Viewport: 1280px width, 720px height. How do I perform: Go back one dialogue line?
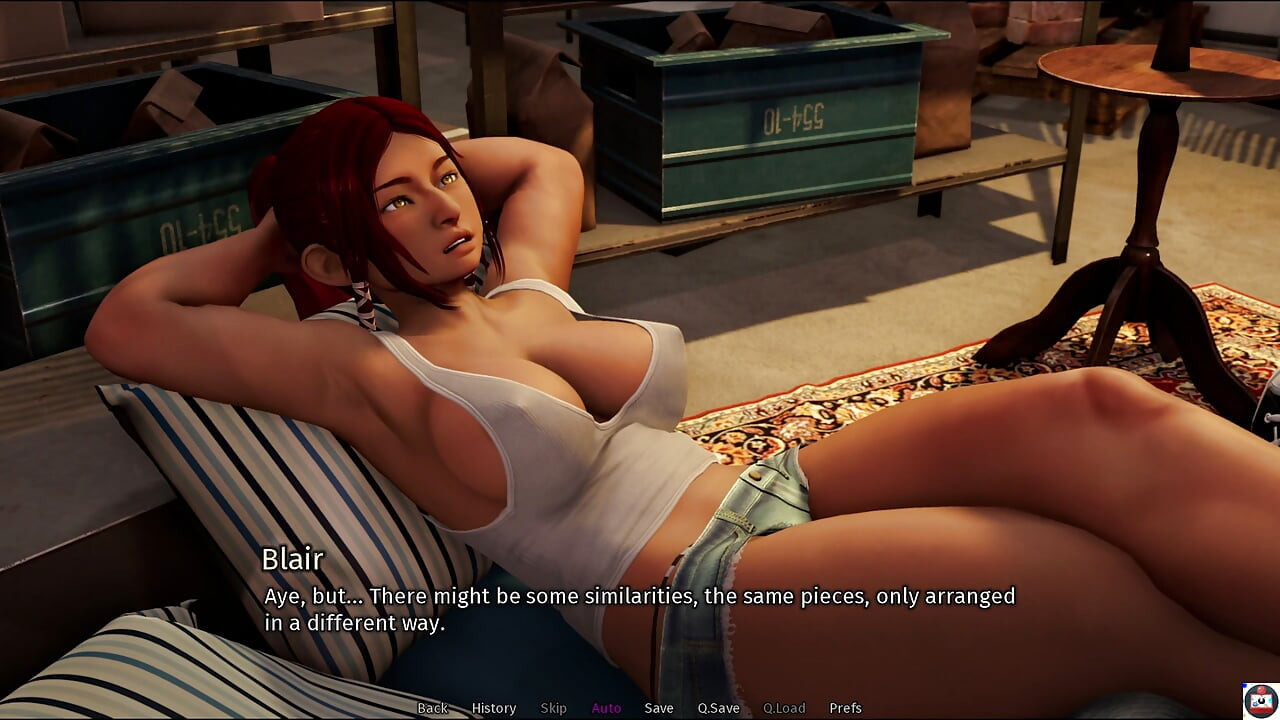point(432,708)
